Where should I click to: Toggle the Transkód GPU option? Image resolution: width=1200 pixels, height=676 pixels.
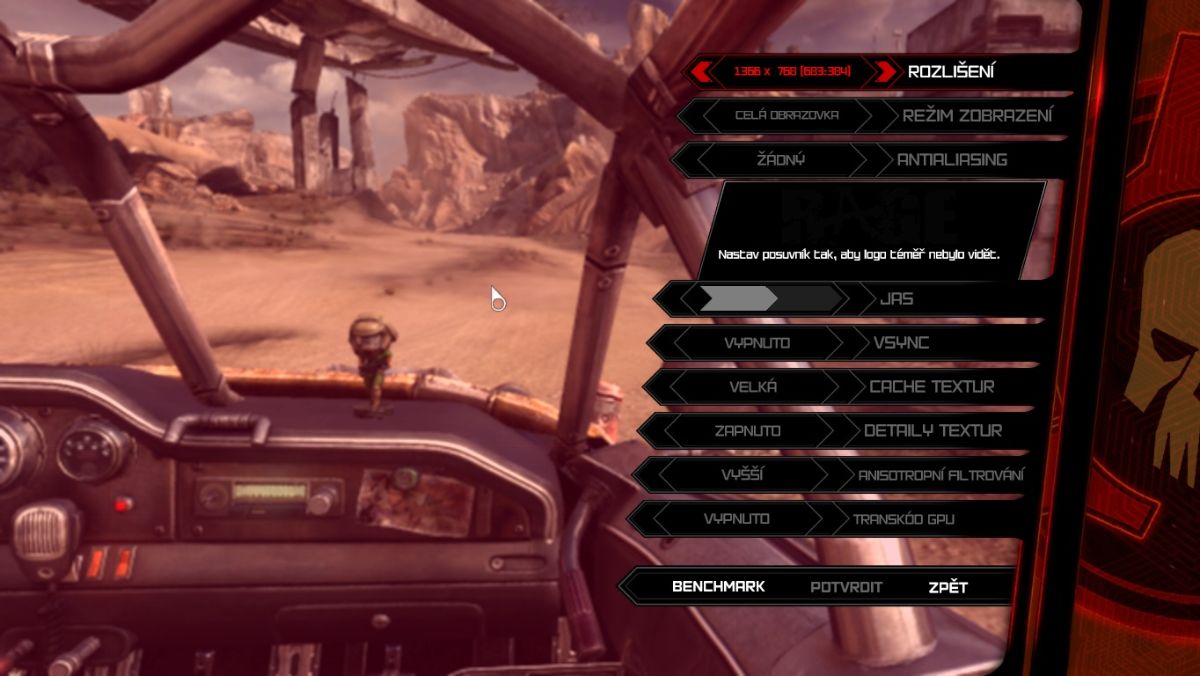pos(736,519)
